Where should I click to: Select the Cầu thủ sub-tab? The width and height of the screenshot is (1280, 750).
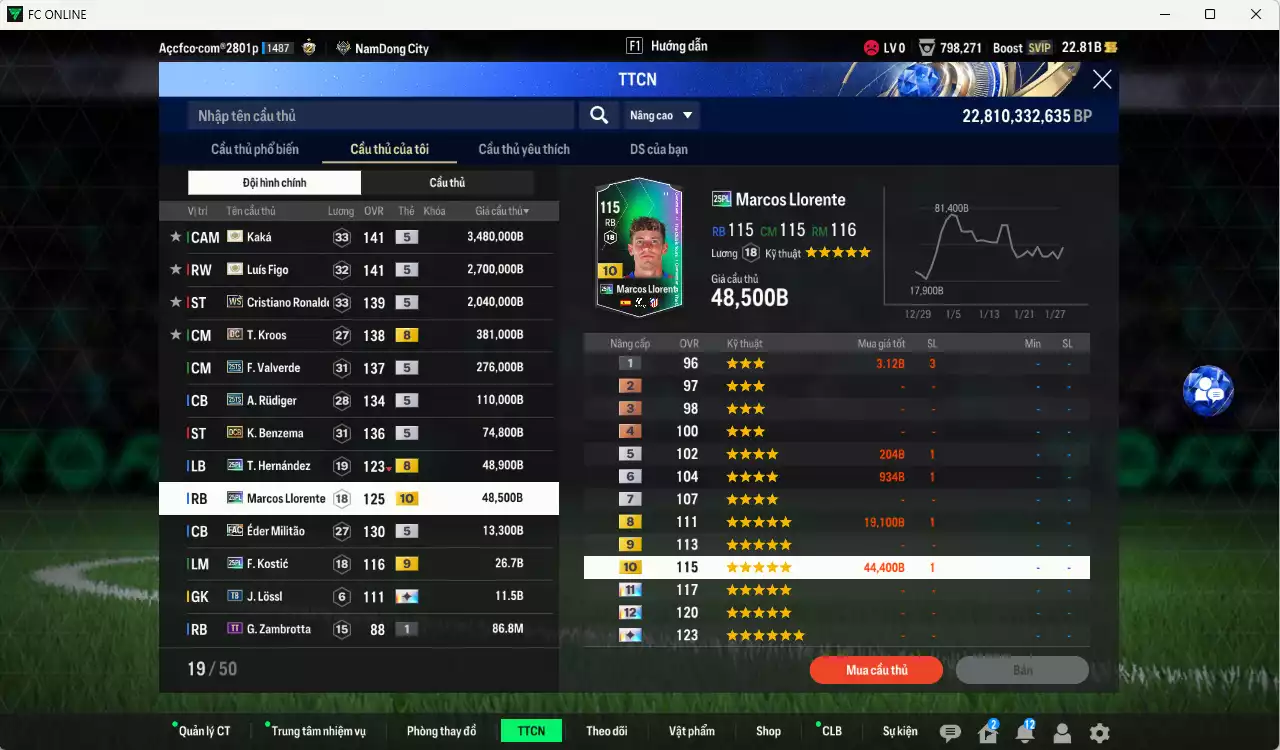point(447,183)
